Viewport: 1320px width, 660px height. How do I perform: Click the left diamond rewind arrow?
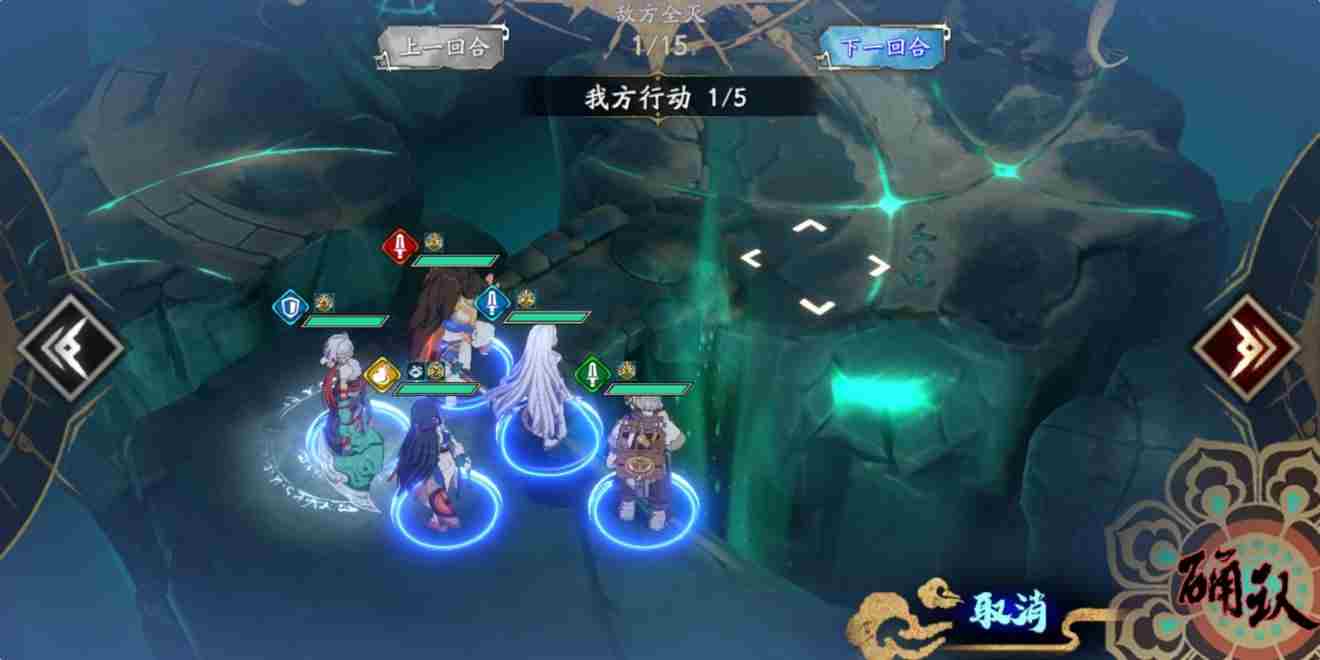click(x=69, y=348)
